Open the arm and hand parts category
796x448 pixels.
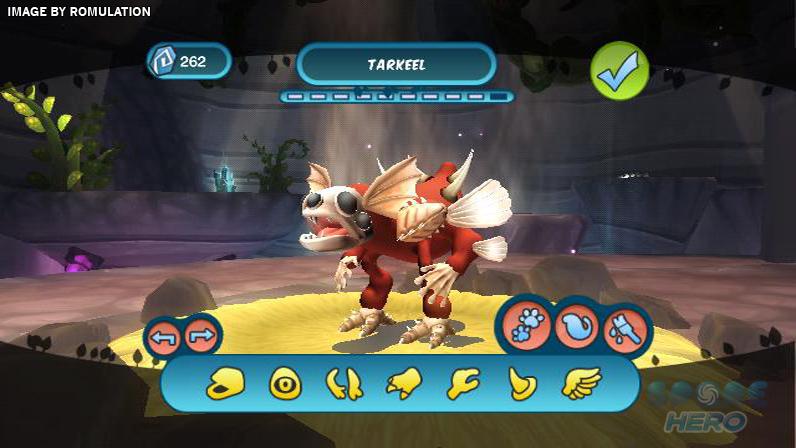pos(462,383)
